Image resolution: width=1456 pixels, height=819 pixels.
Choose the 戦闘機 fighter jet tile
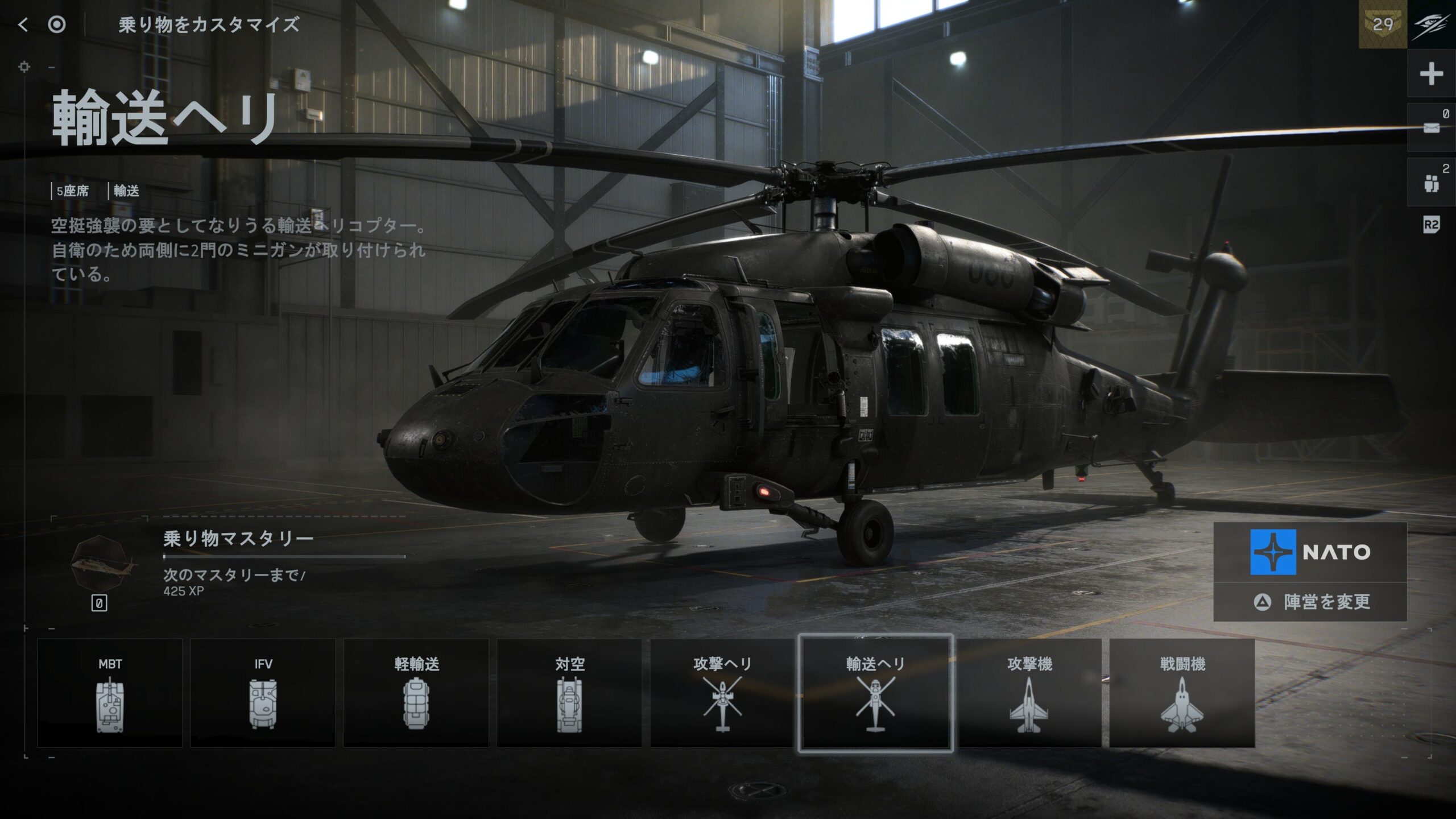click(x=1182, y=693)
